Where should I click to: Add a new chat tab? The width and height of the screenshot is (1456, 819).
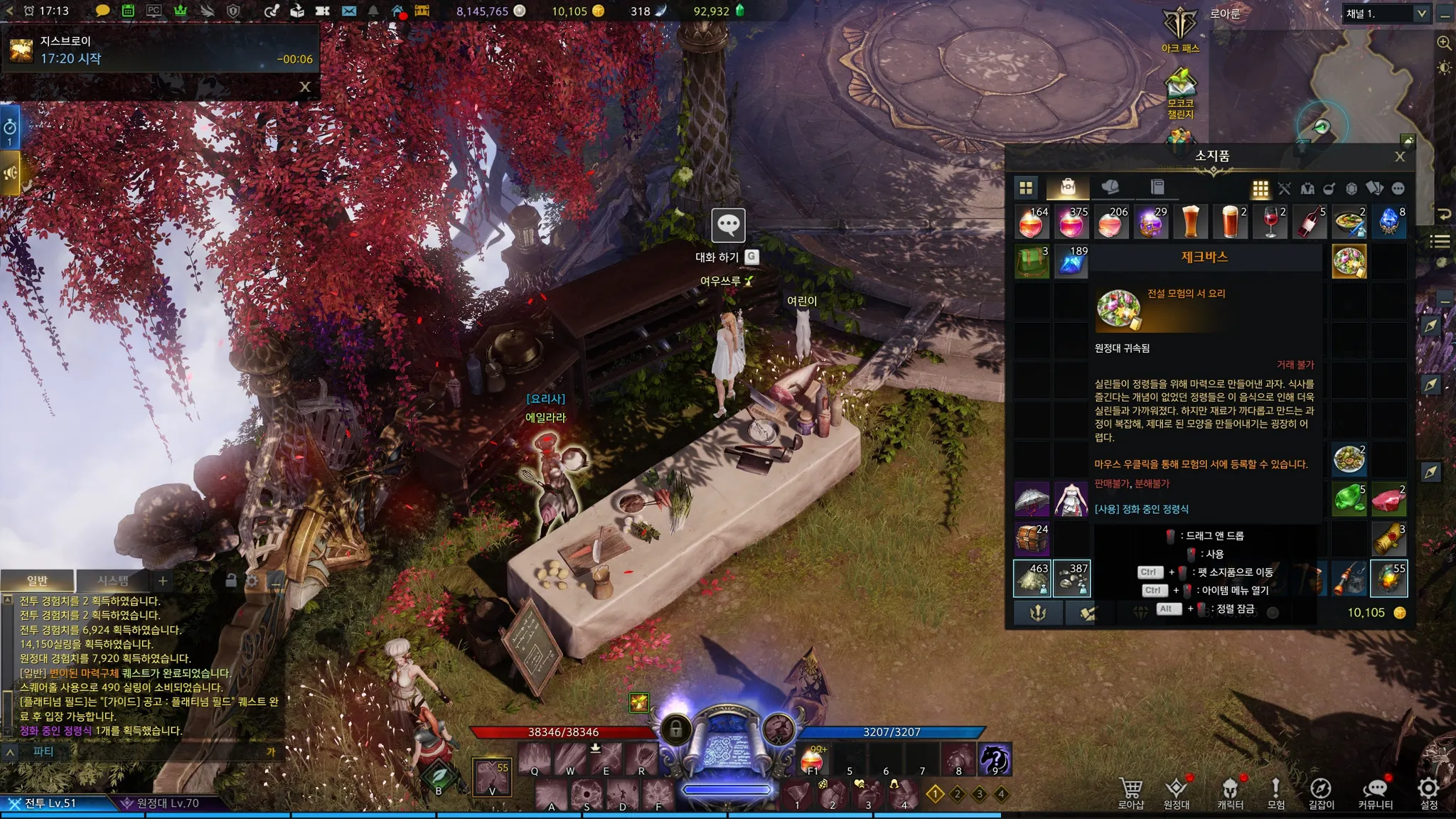[163, 581]
